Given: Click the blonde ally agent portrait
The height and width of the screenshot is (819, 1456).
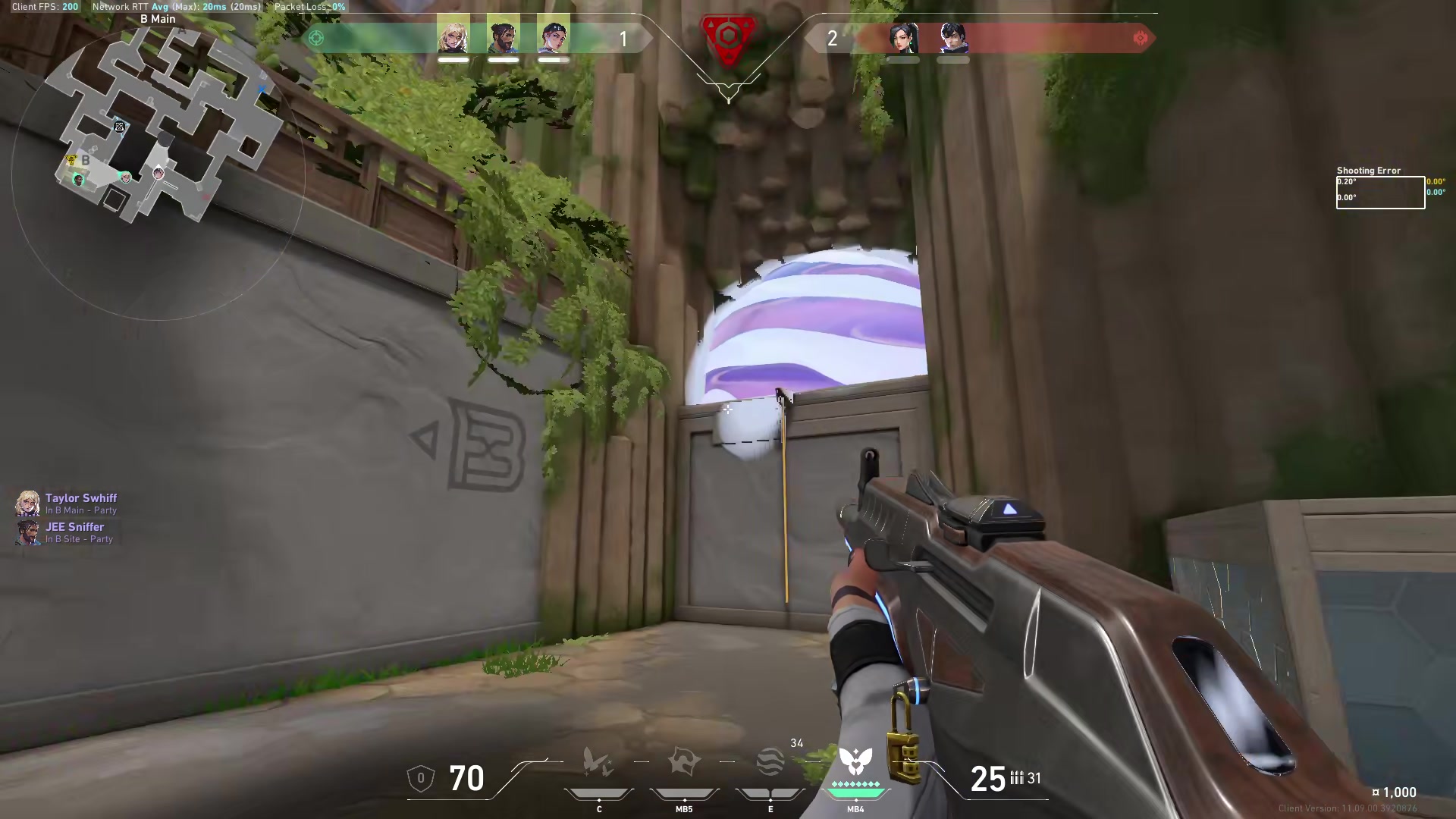Looking at the screenshot, I should tap(453, 36).
